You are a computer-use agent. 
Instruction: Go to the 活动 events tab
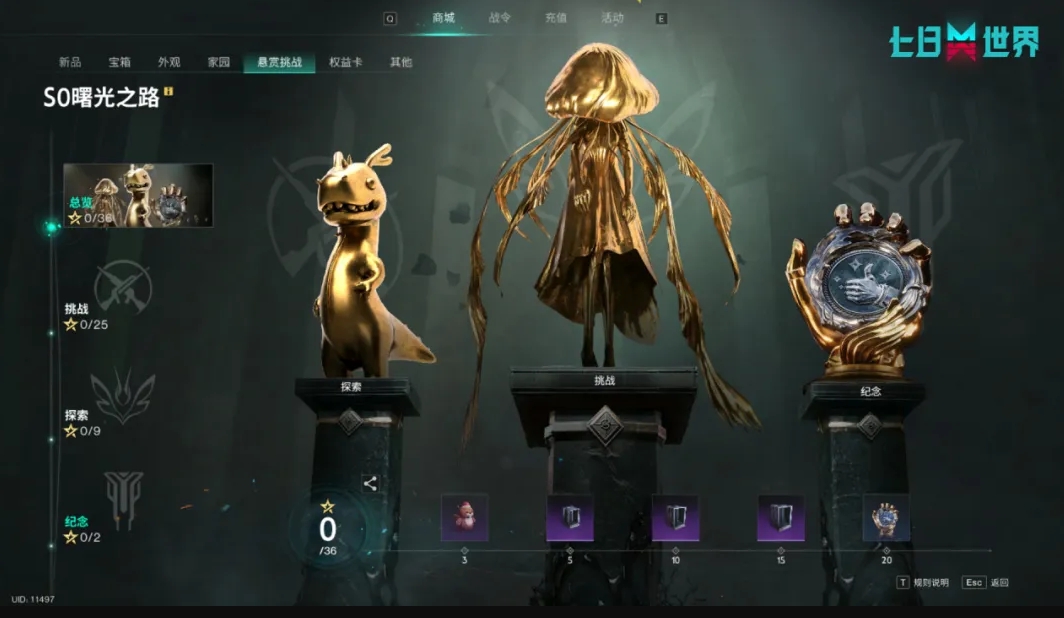coord(612,18)
